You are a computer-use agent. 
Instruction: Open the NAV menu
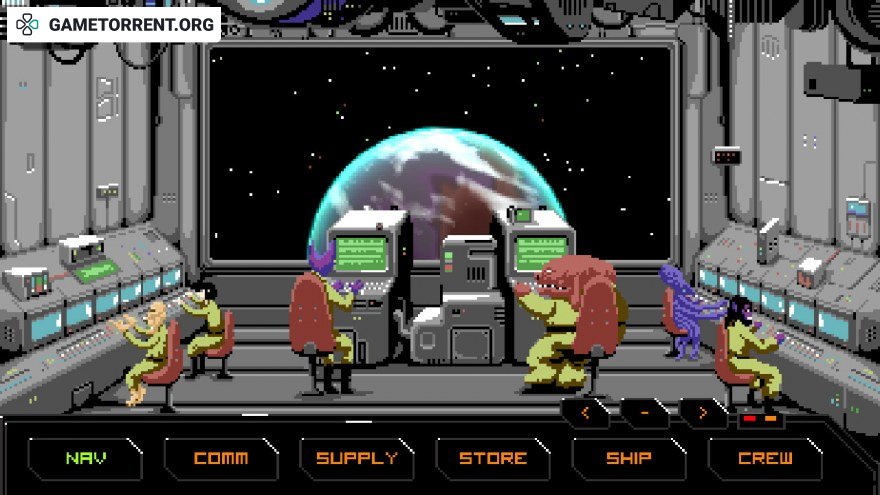85,459
